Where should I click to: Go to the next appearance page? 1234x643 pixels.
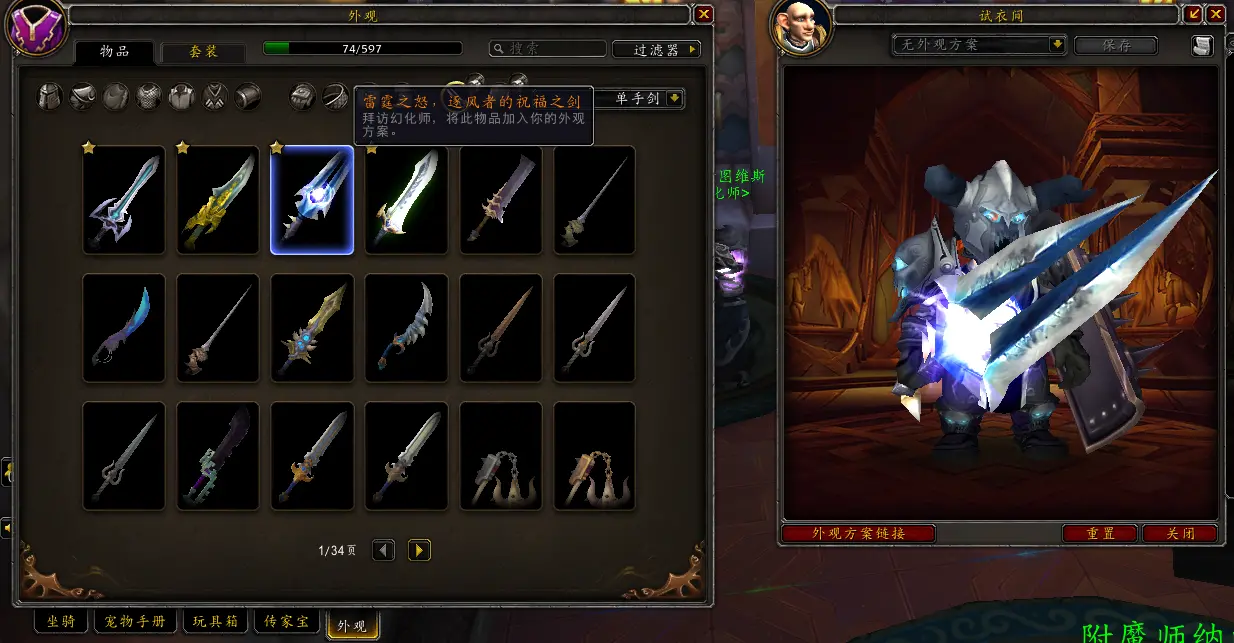419,550
